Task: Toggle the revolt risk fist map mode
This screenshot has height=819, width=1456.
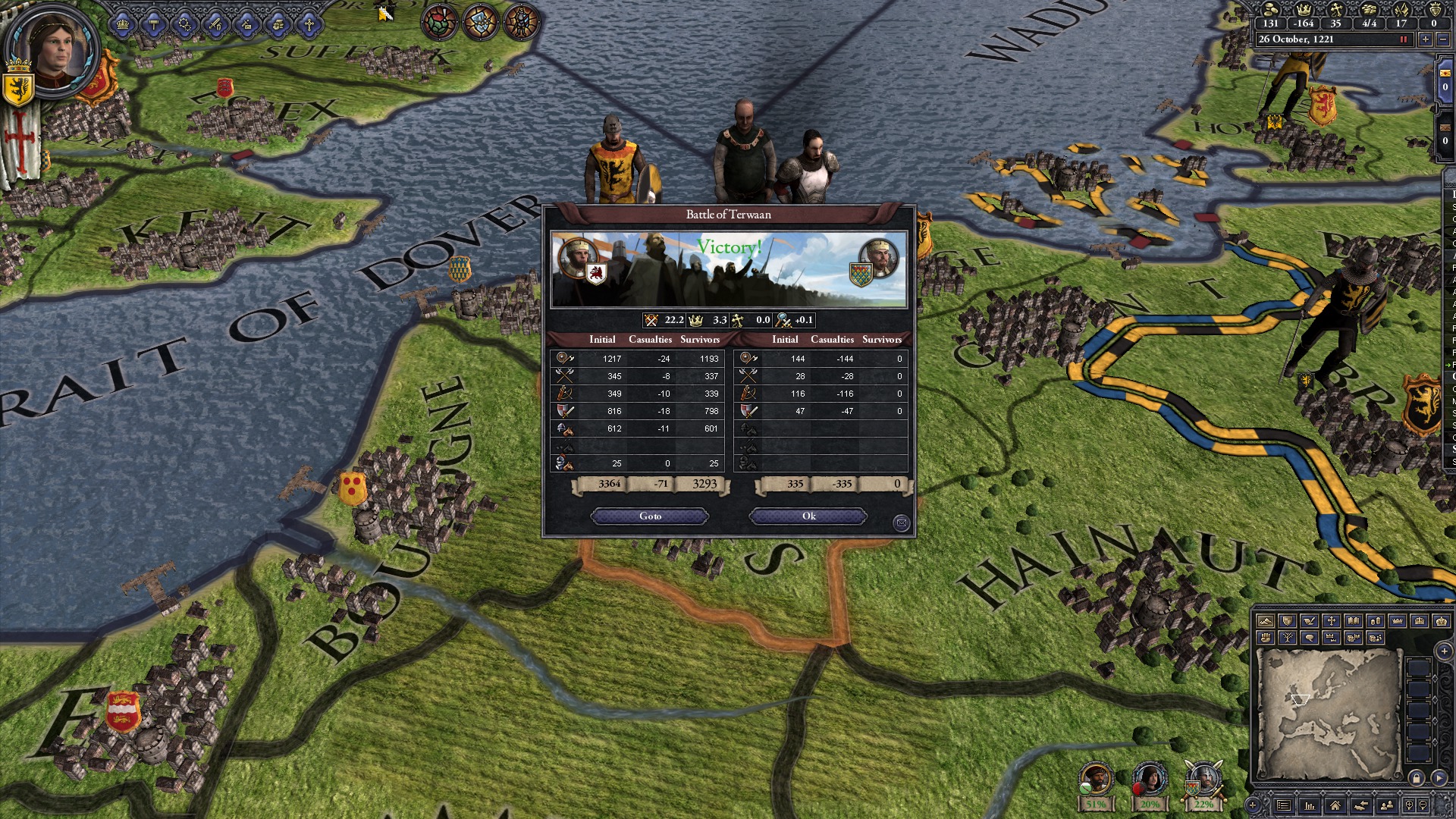Action: coord(1266,638)
